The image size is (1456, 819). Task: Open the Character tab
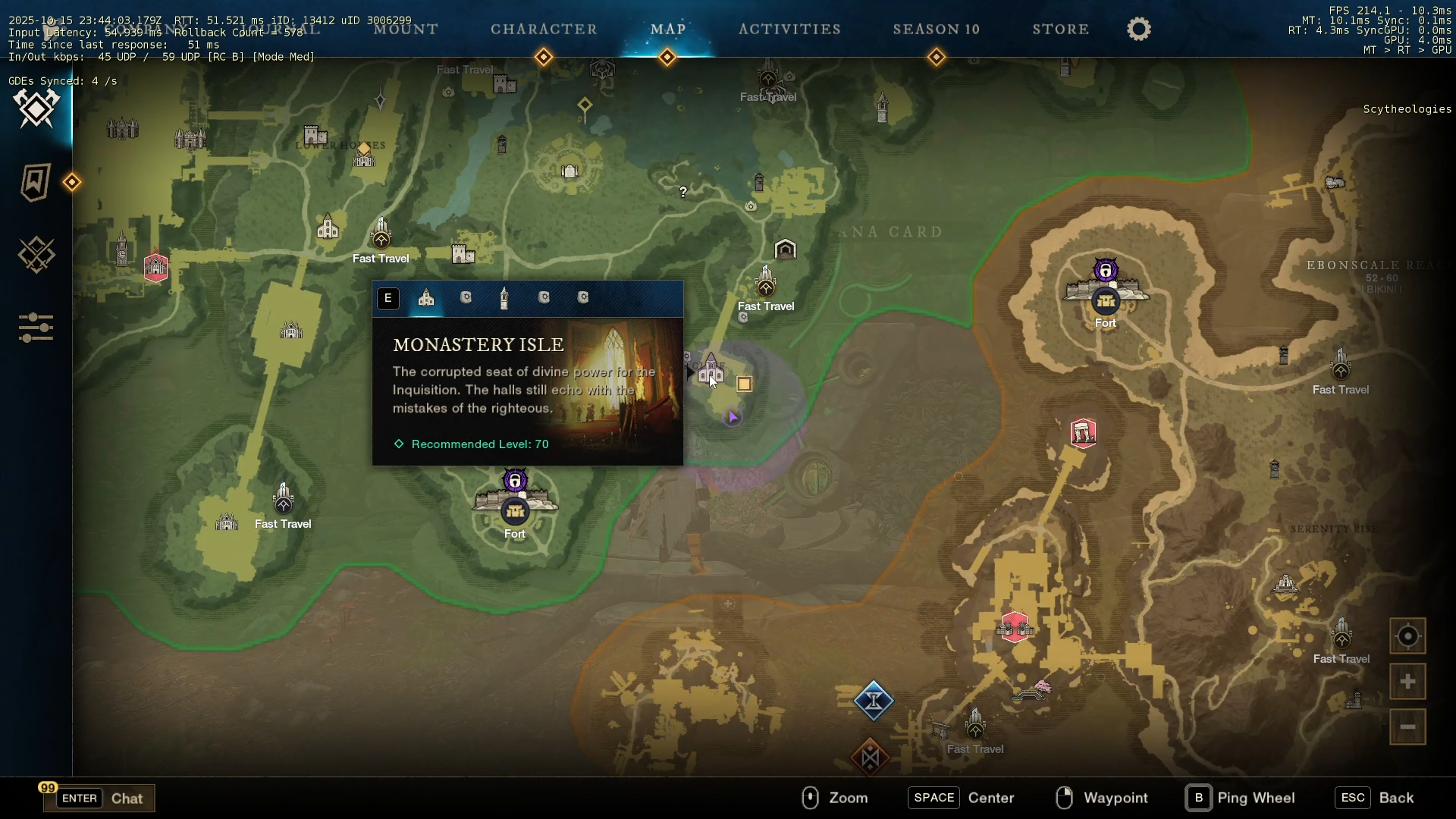[544, 30]
